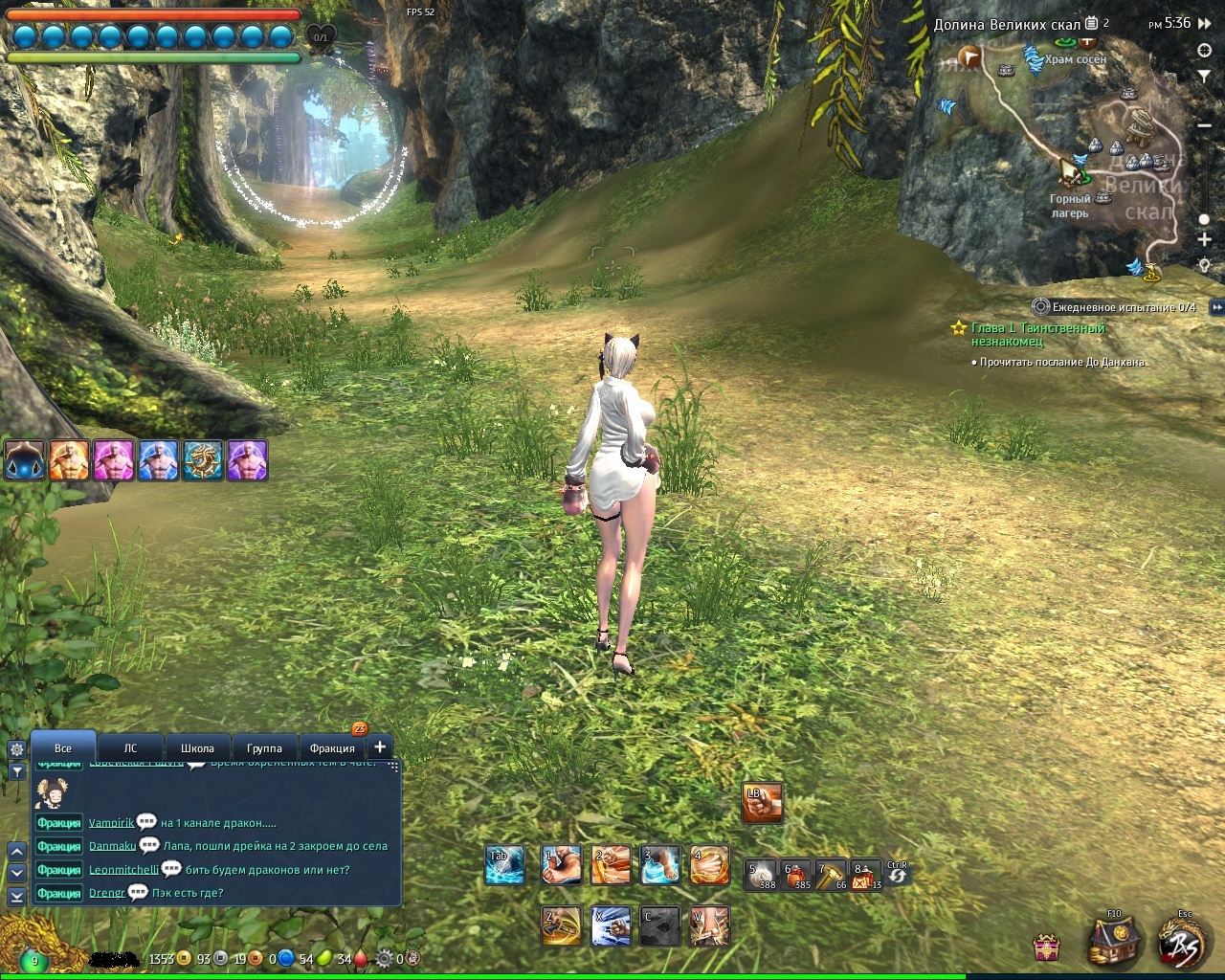Open the F10 shop icon
Viewport: 1225px width, 980px height.
(x=1114, y=940)
